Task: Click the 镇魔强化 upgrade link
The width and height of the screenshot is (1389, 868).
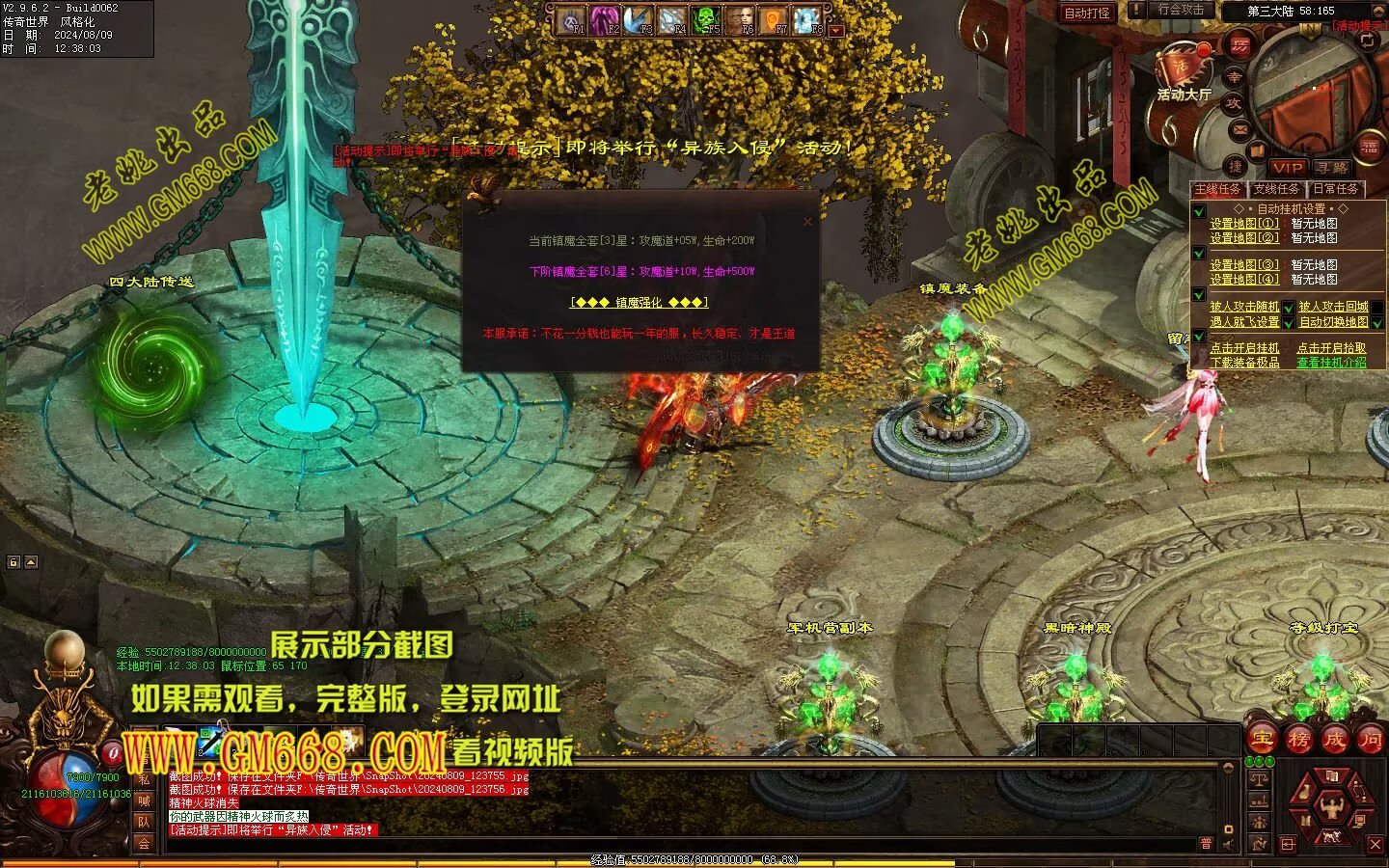Action: 640,302
